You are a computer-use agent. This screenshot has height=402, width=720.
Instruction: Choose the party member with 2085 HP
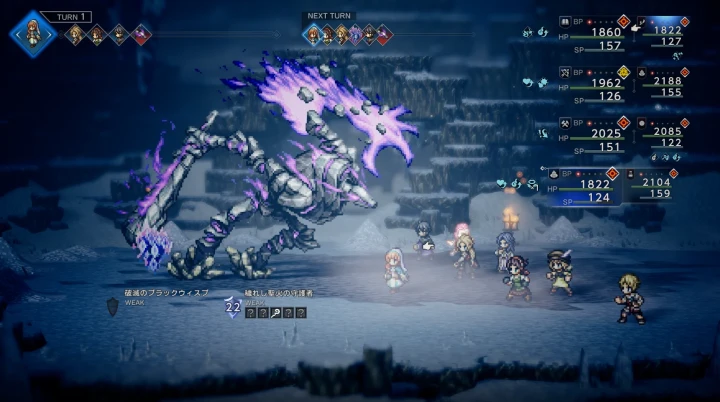663,131
